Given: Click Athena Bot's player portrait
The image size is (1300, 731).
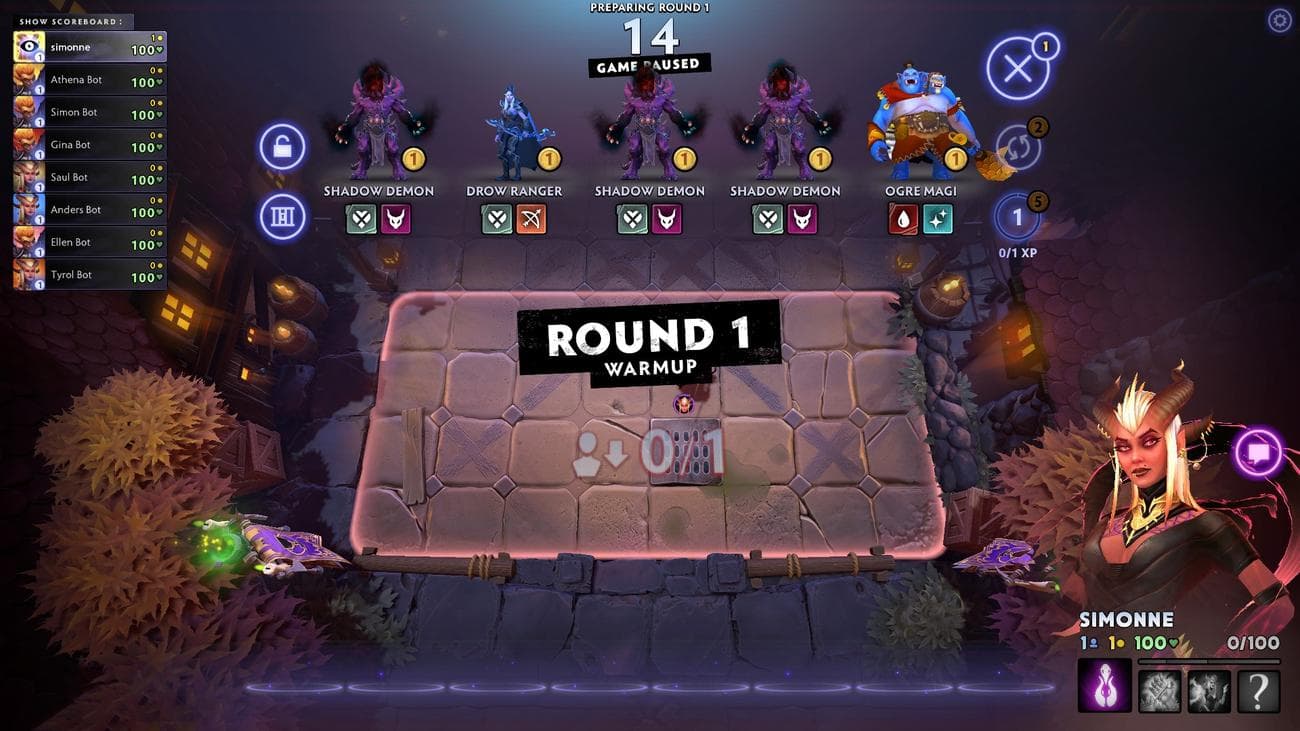Looking at the screenshot, I should tap(27, 79).
